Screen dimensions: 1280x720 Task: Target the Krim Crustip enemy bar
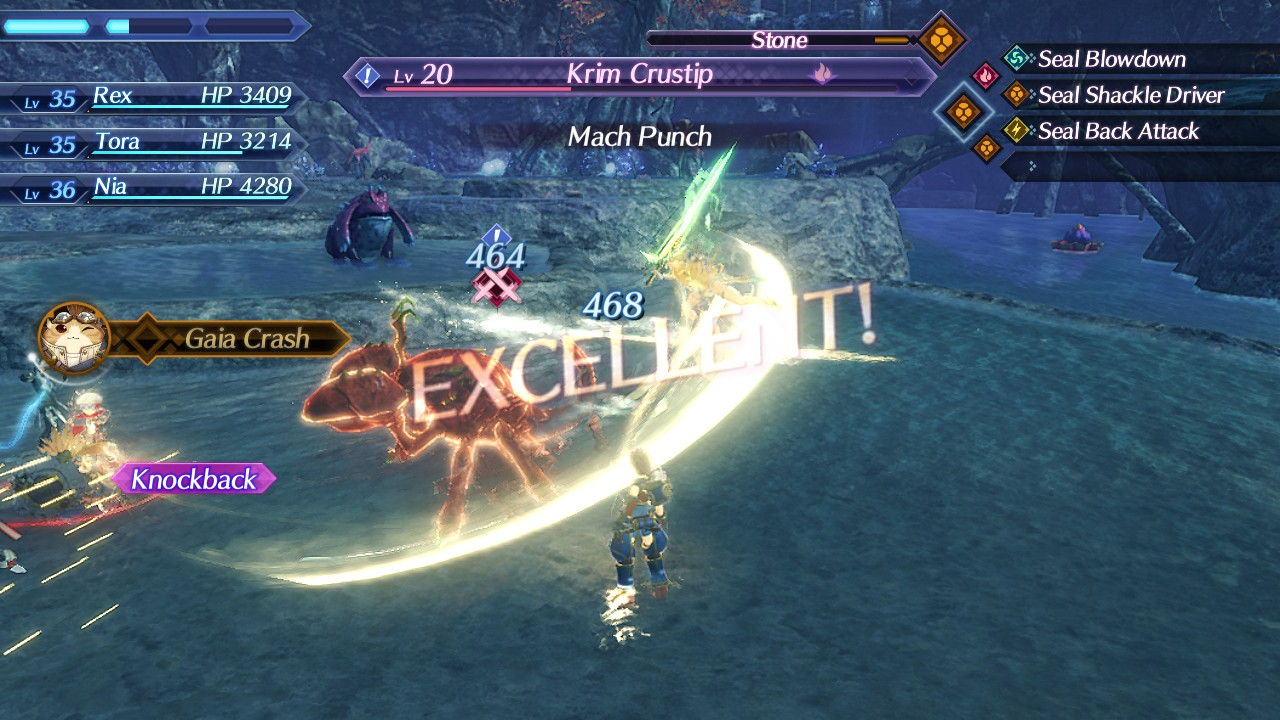640,75
